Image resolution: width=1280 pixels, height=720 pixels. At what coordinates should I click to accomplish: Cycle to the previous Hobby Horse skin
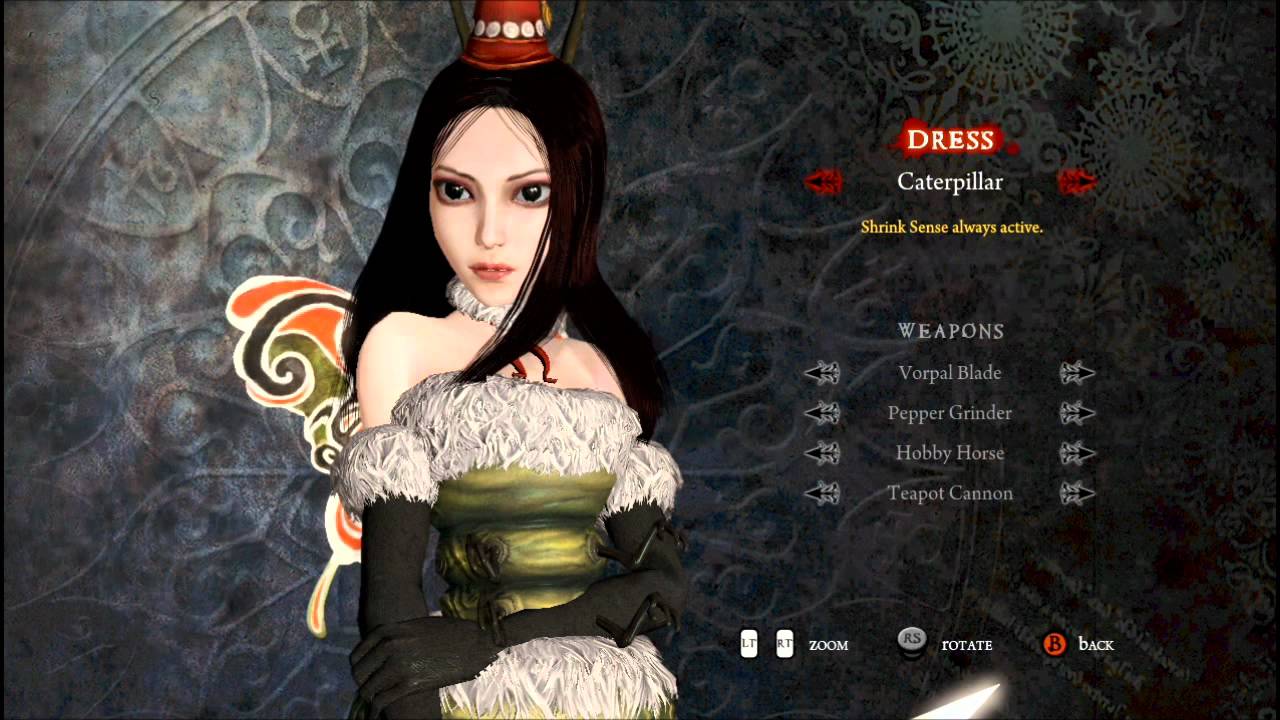coord(823,453)
